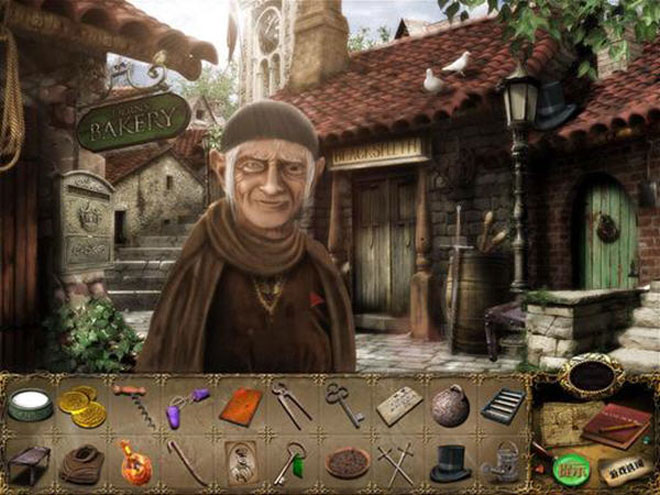The height and width of the screenshot is (495, 660).
Task: Select the gold coins in inventory
Action: pos(79,407)
